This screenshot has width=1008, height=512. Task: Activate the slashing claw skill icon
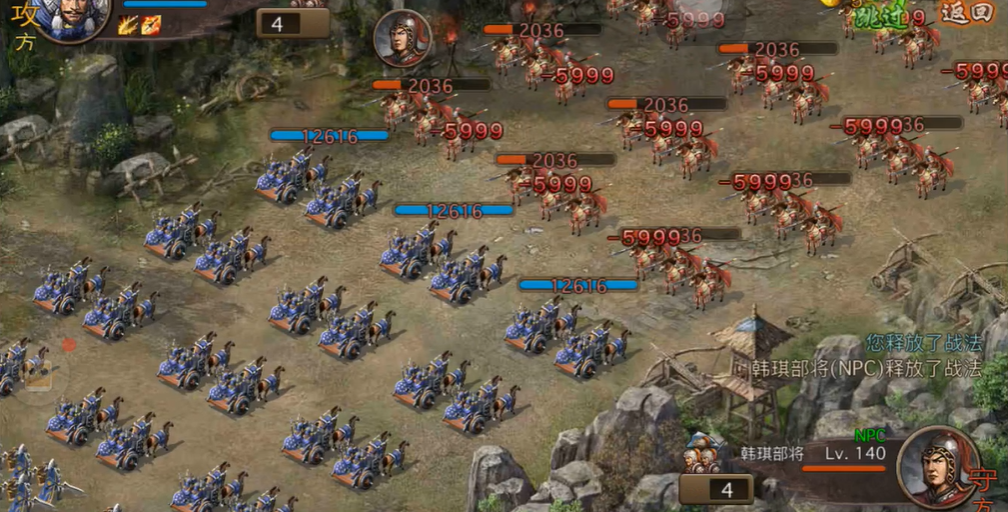coord(128,25)
